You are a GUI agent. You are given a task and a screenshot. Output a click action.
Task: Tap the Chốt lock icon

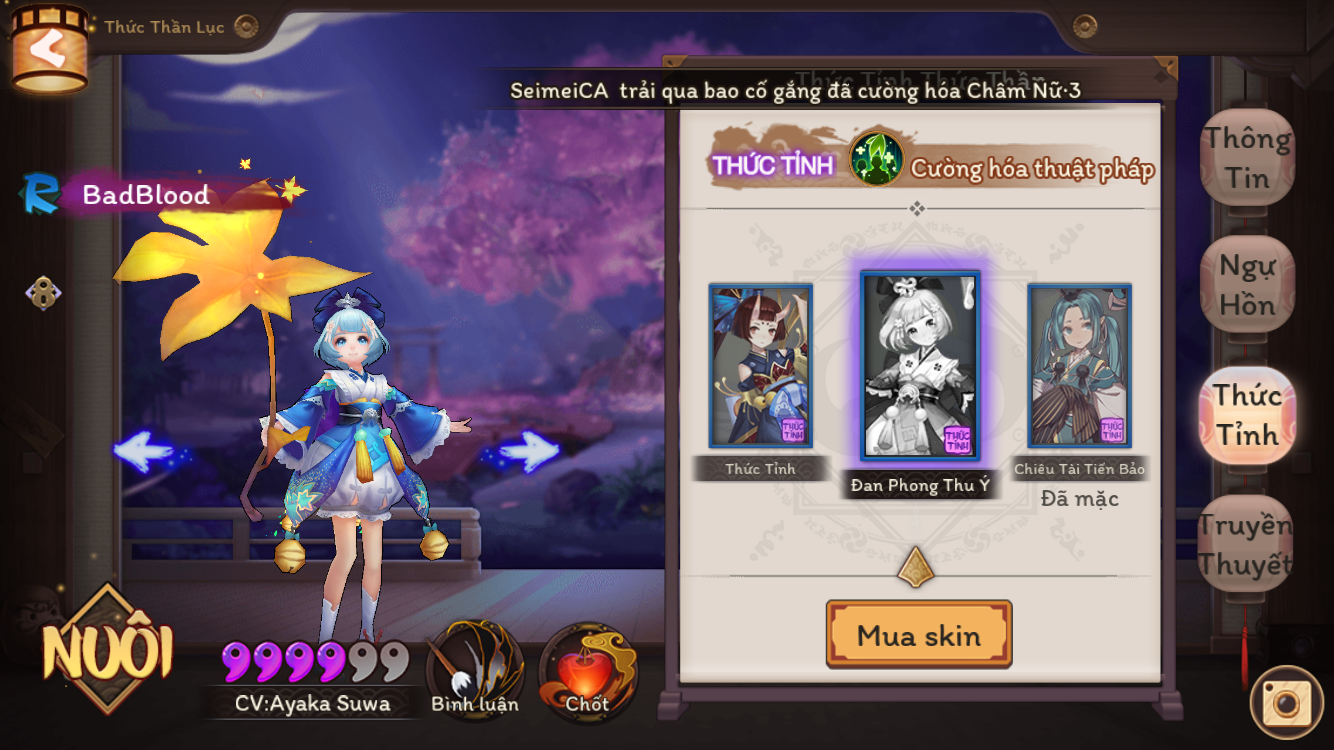tap(587, 668)
